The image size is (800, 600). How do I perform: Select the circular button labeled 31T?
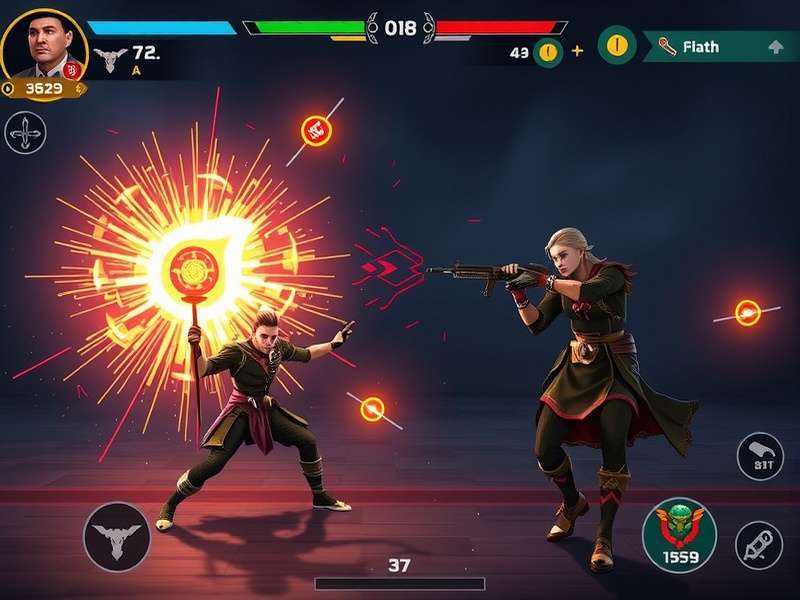(760, 457)
